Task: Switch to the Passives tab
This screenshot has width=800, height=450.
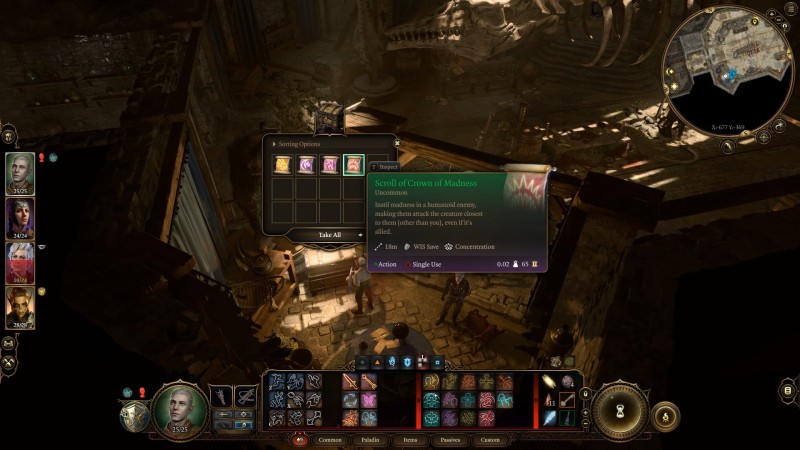Action: pyautogui.click(x=449, y=439)
